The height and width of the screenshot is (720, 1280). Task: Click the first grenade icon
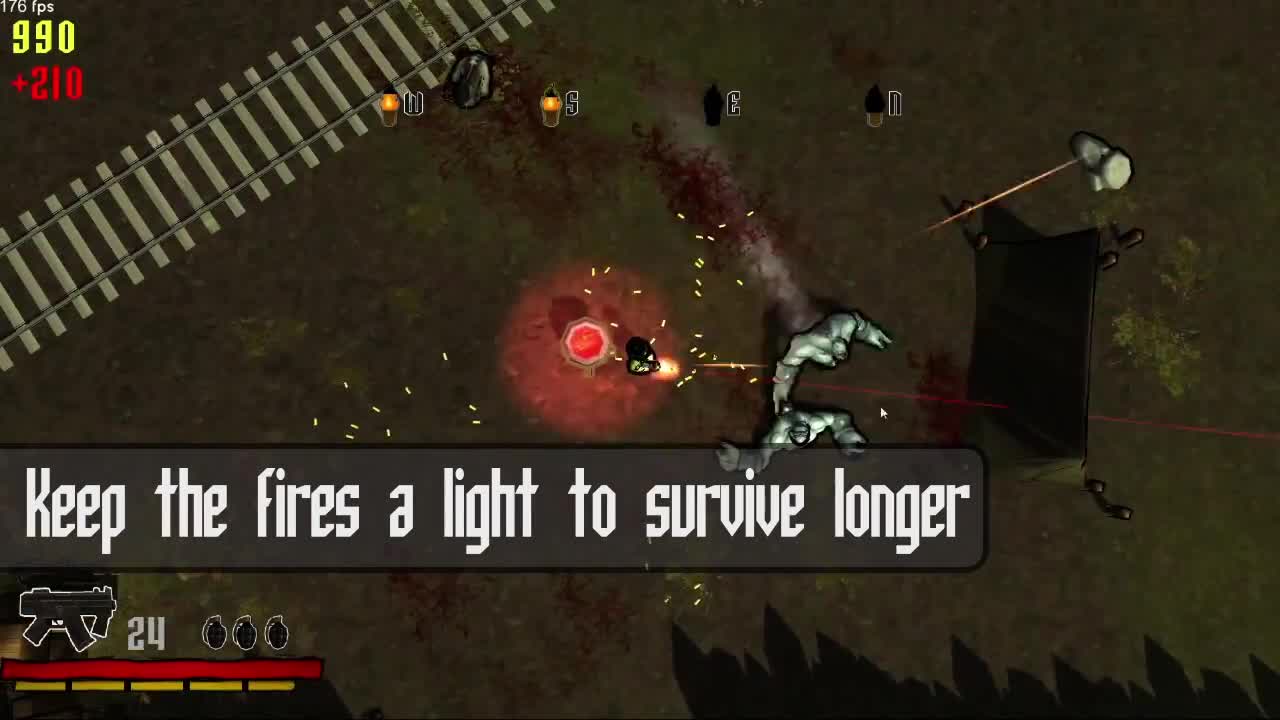(x=214, y=633)
